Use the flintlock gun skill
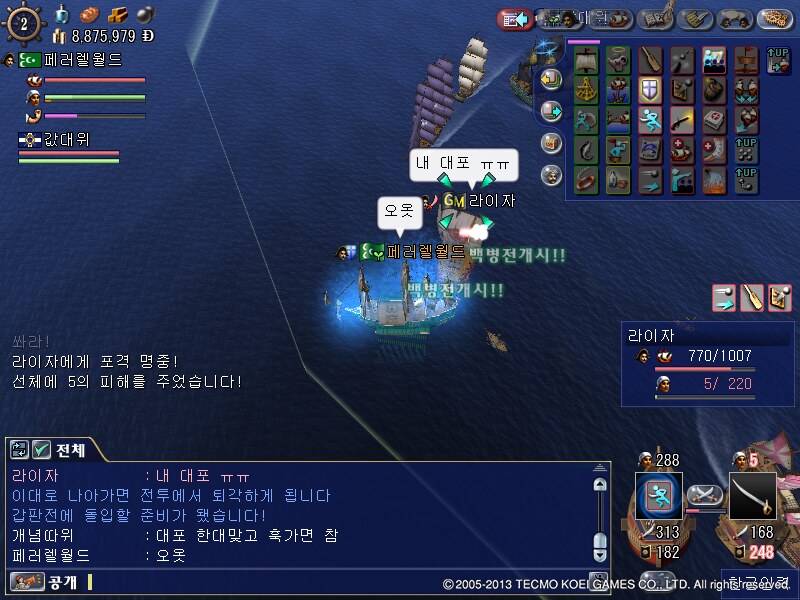Image resolution: width=800 pixels, height=600 pixels. coord(682,121)
